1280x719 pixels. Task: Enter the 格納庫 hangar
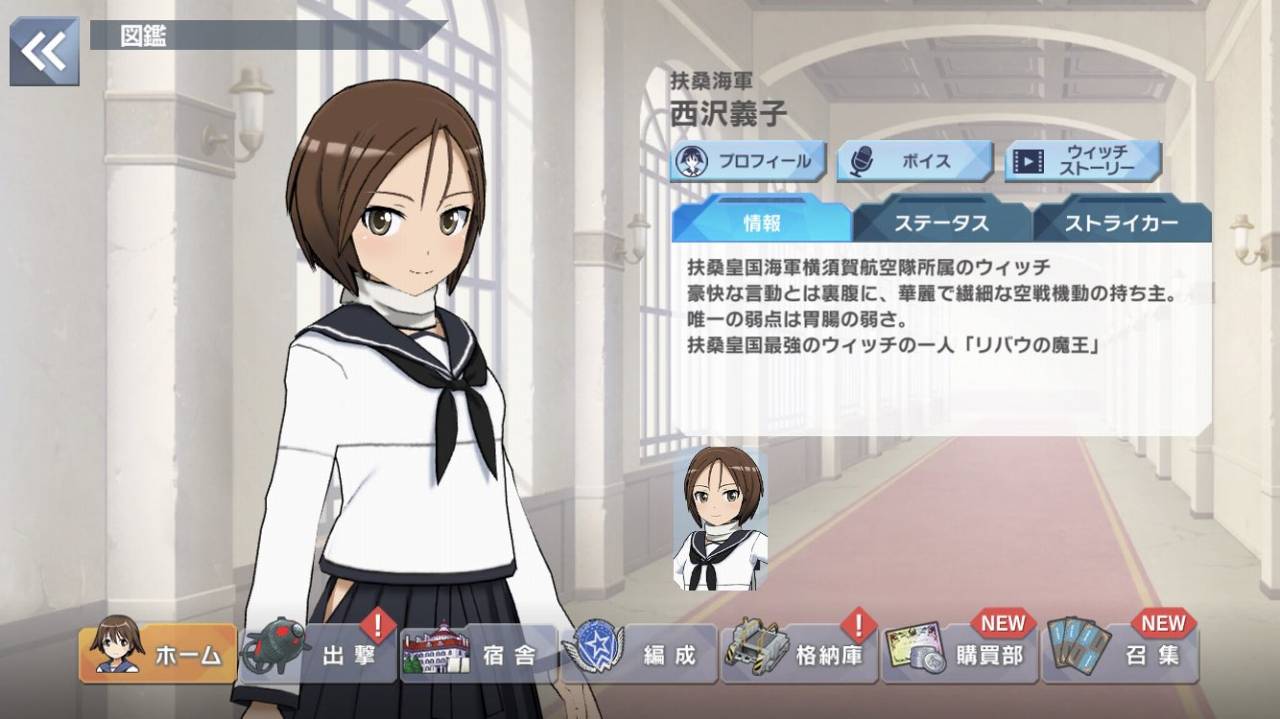[799, 654]
